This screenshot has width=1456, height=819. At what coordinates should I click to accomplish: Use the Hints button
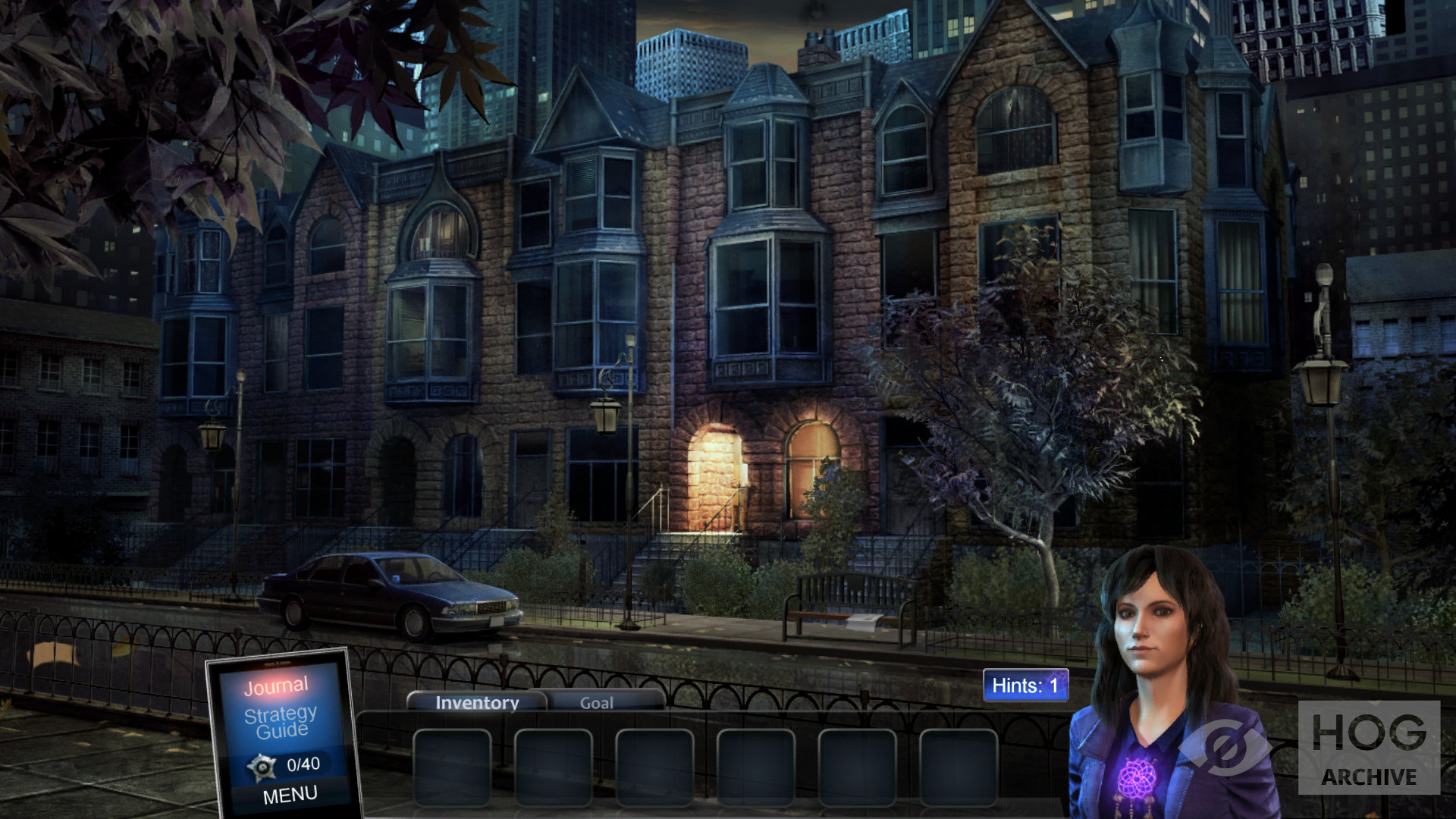1025,686
